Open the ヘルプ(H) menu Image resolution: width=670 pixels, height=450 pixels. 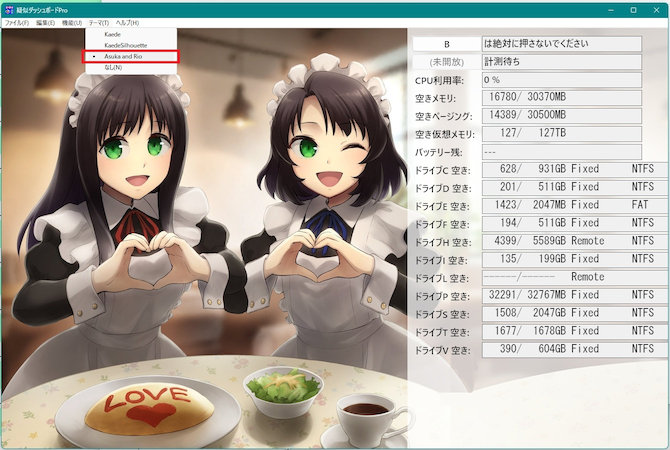click(128, 22)
